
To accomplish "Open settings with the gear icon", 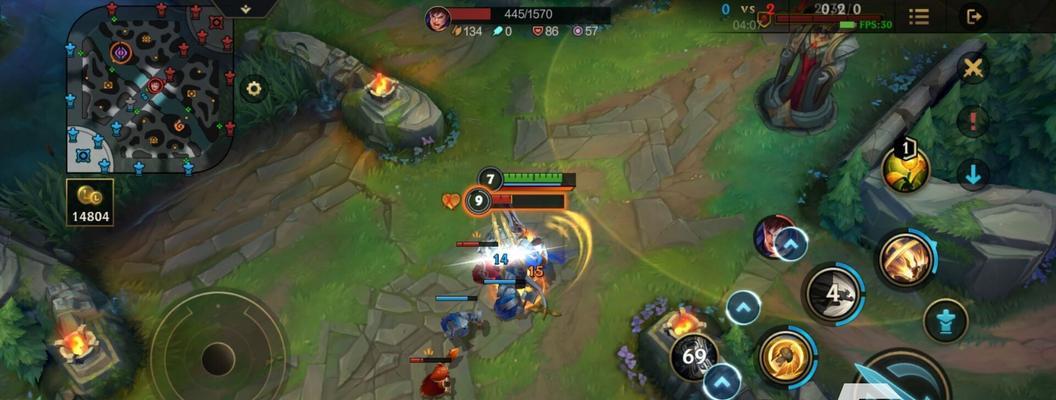I will [x=254, y=88].
